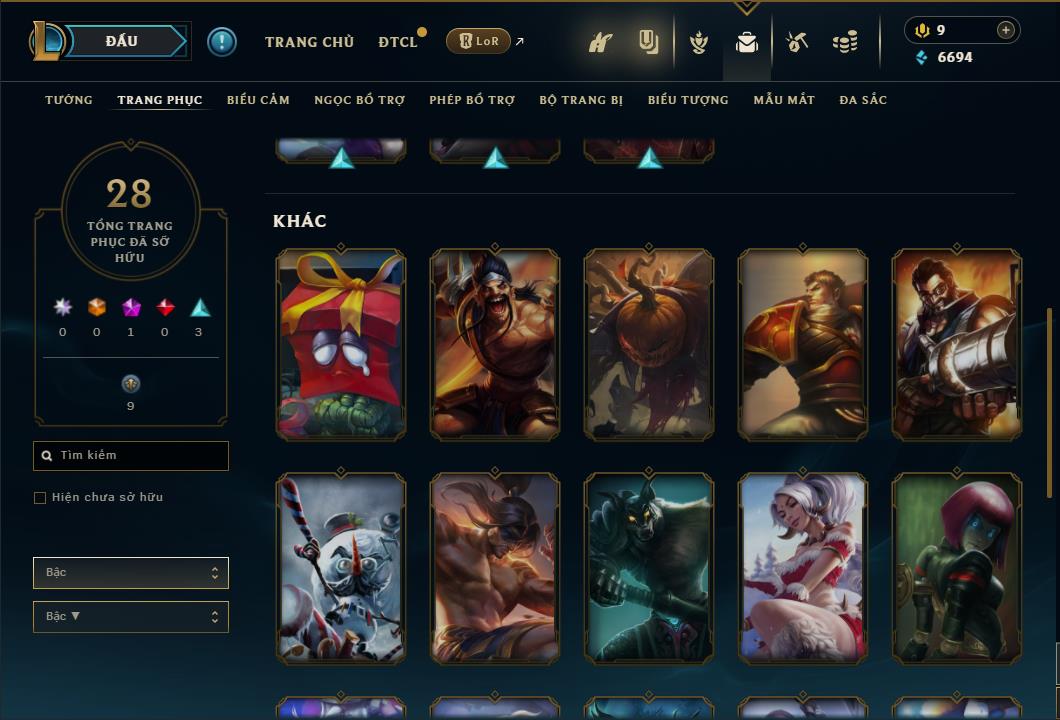Image resolution: width=1060 pixels, height=720 pixels.
Task: Click the ĐẤU play button
Action: click(122, 41)
